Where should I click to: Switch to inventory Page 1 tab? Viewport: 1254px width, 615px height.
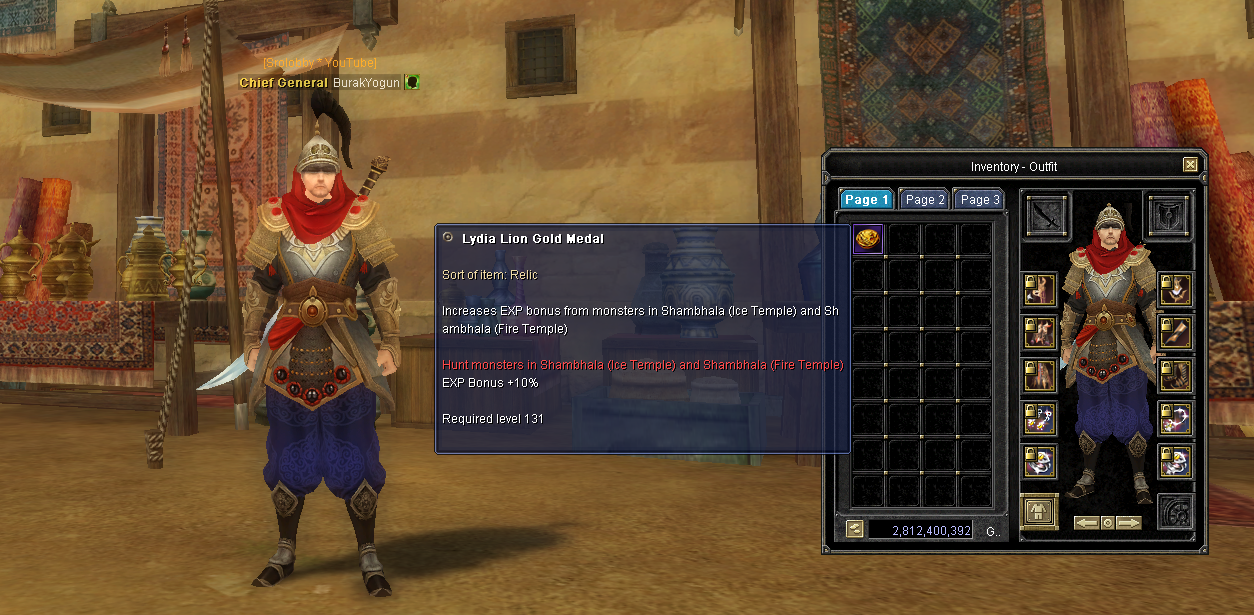(x=866, y=200)
